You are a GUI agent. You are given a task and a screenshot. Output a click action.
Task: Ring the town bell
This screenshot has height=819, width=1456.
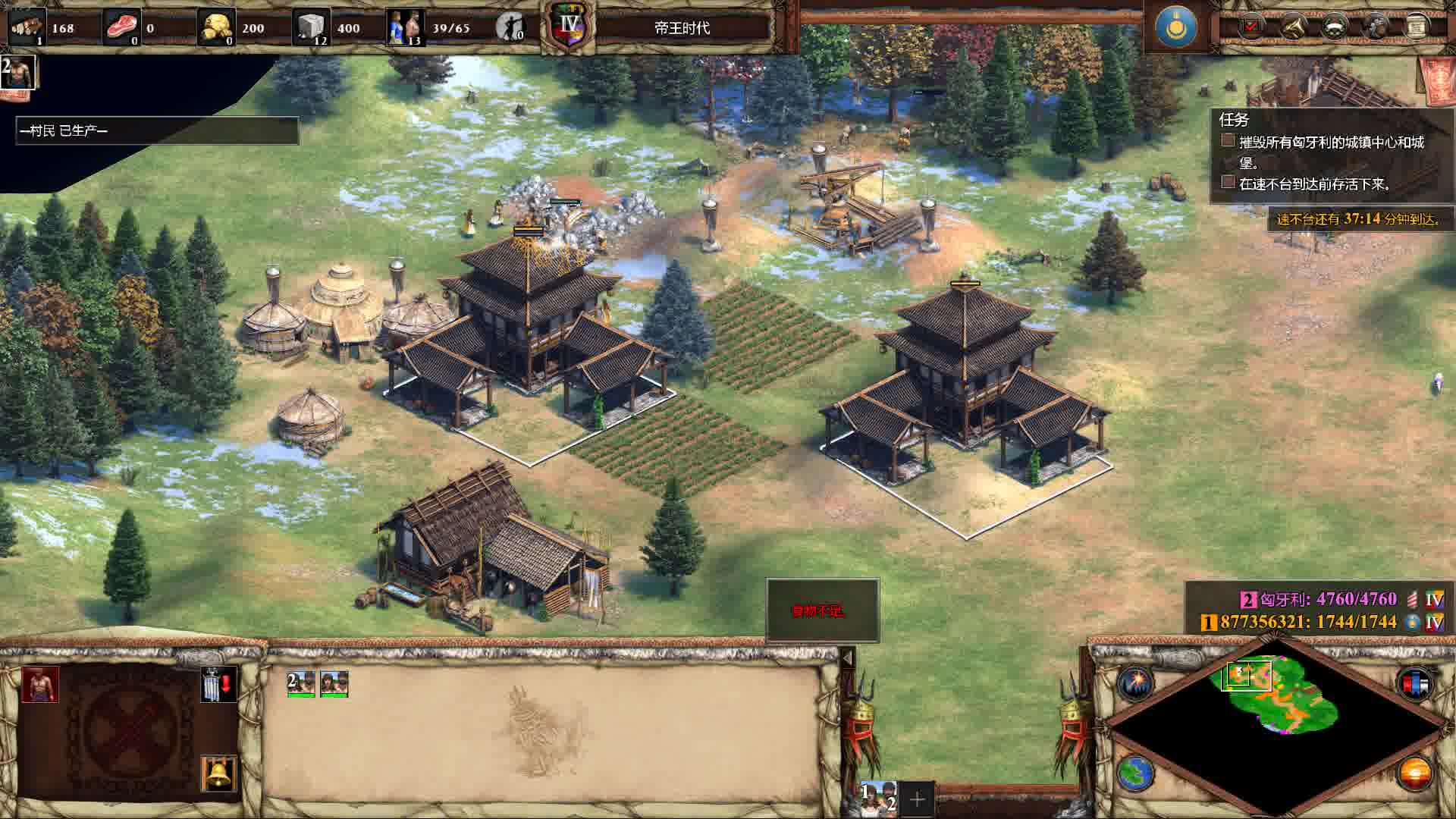[219, 773]
